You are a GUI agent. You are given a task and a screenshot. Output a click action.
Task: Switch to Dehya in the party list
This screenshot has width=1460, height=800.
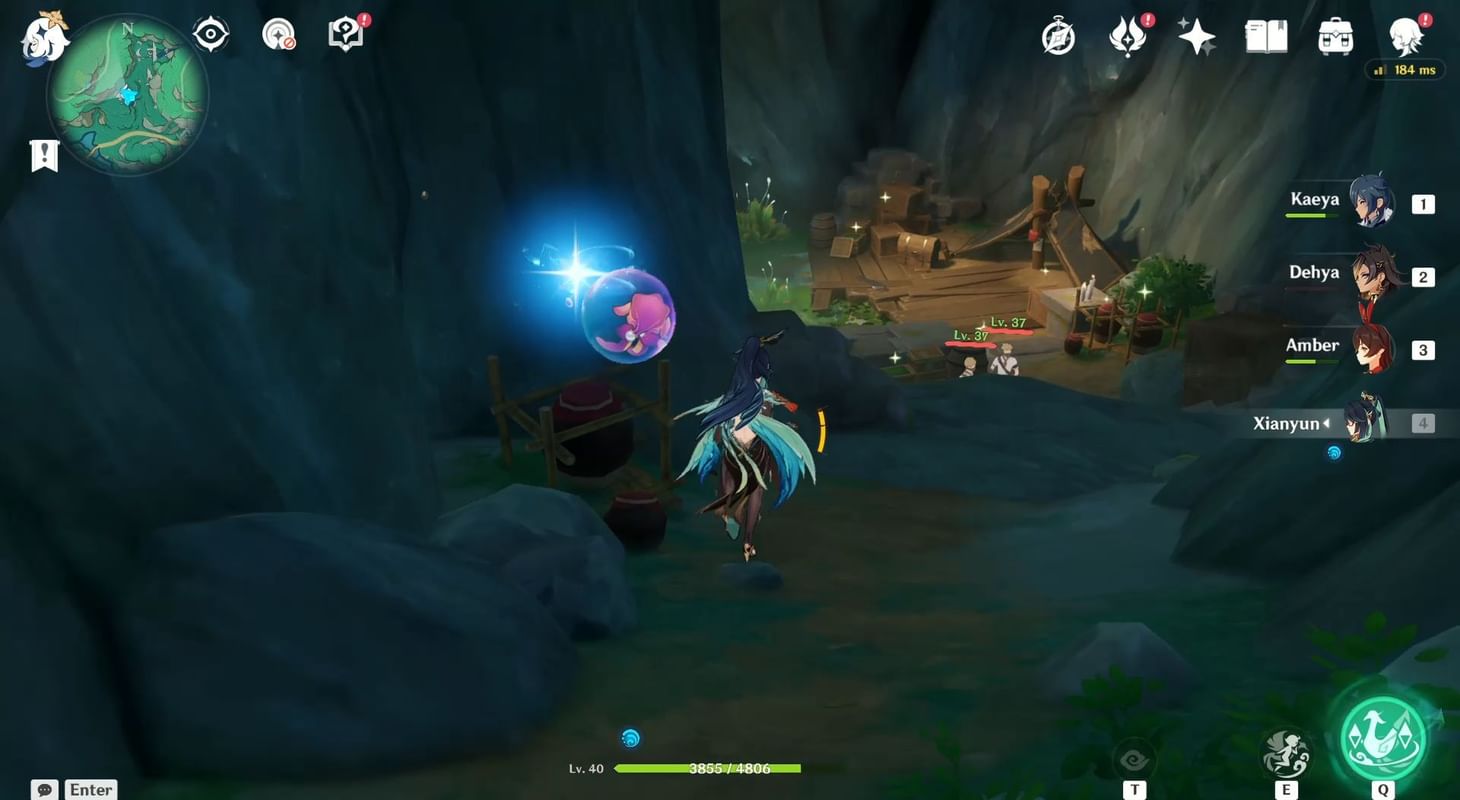pyautogui.click(x=1375, y=277)
